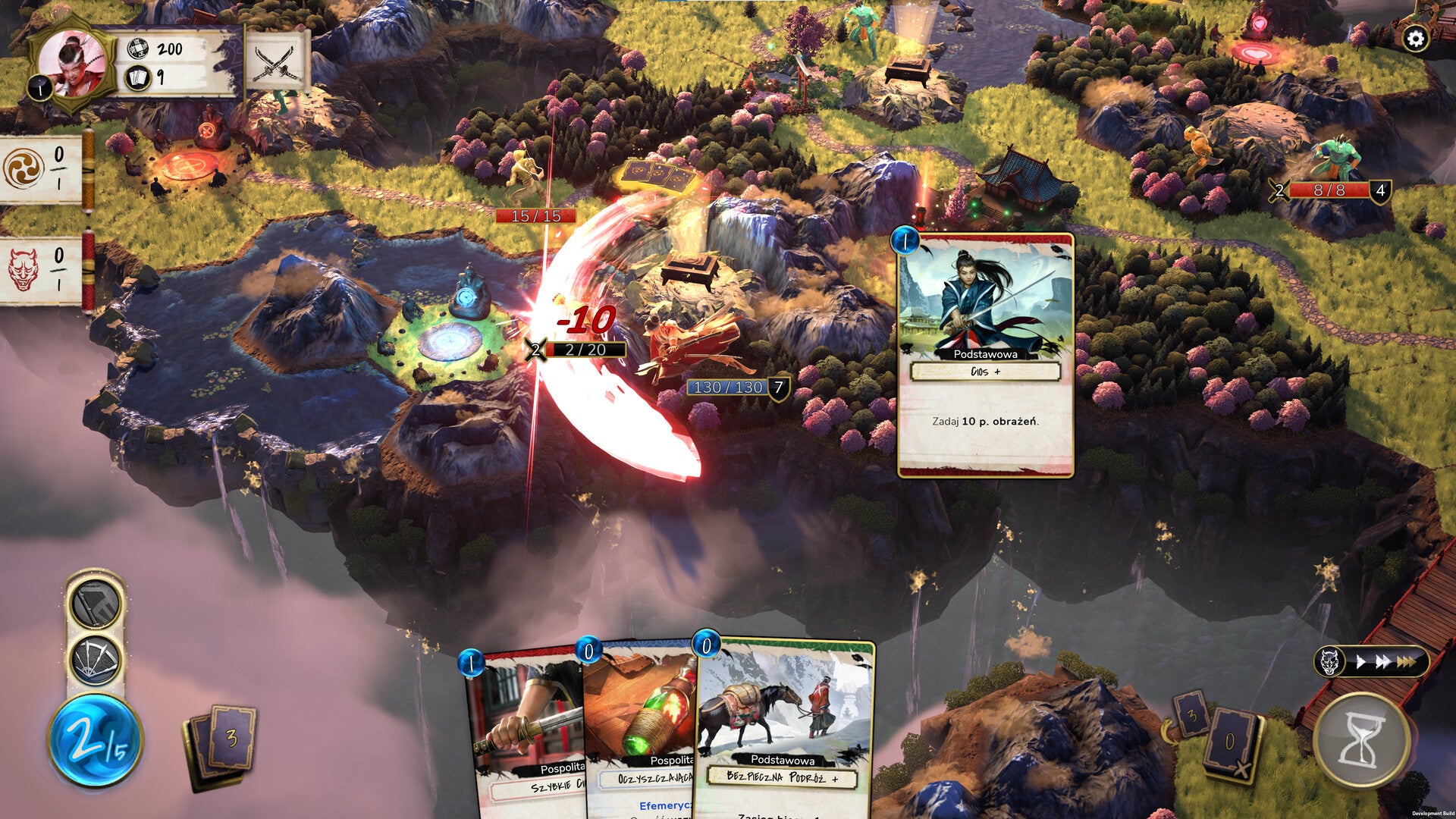Screen dimensions: 1456x819
Task: Click the demon mask icon on speed bar
Action: (x=1329, y=662)
